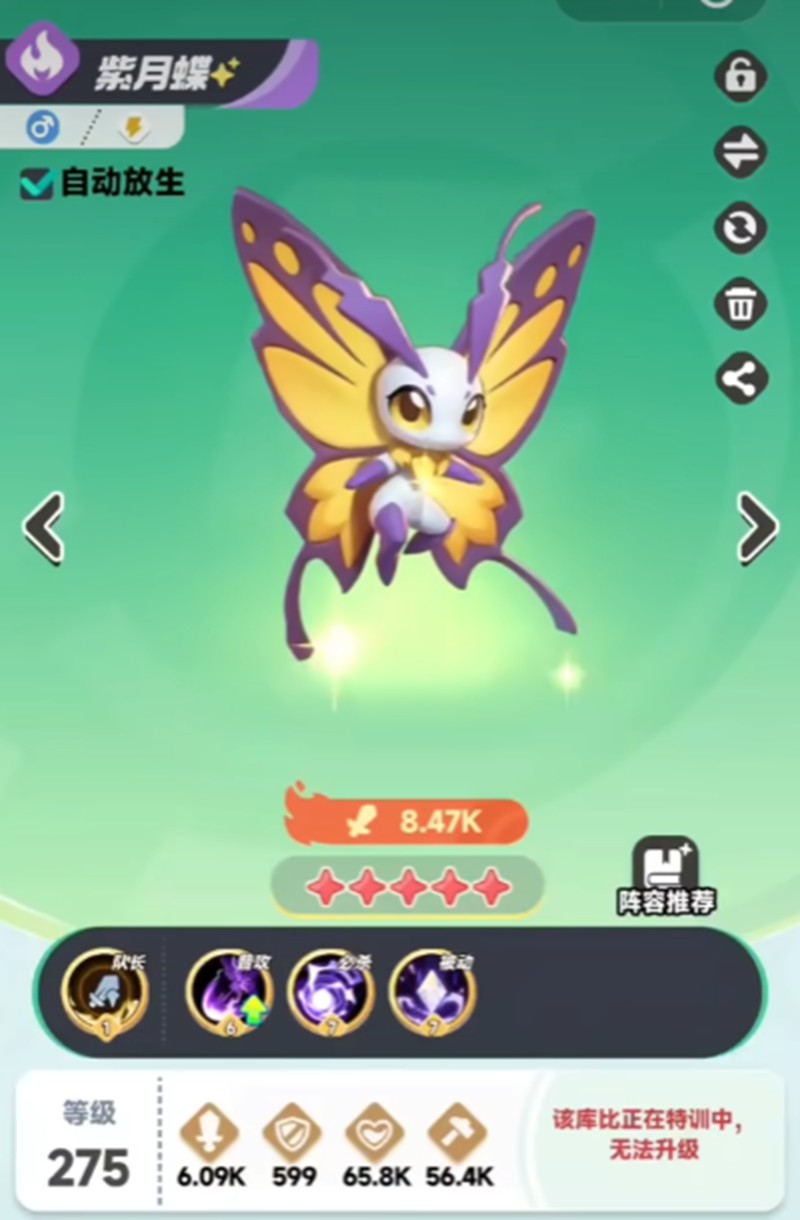The width and height of the screenshot is (800, 1220).
Task: Click the circular refresh arrows icon
Action: coord(741,228)
